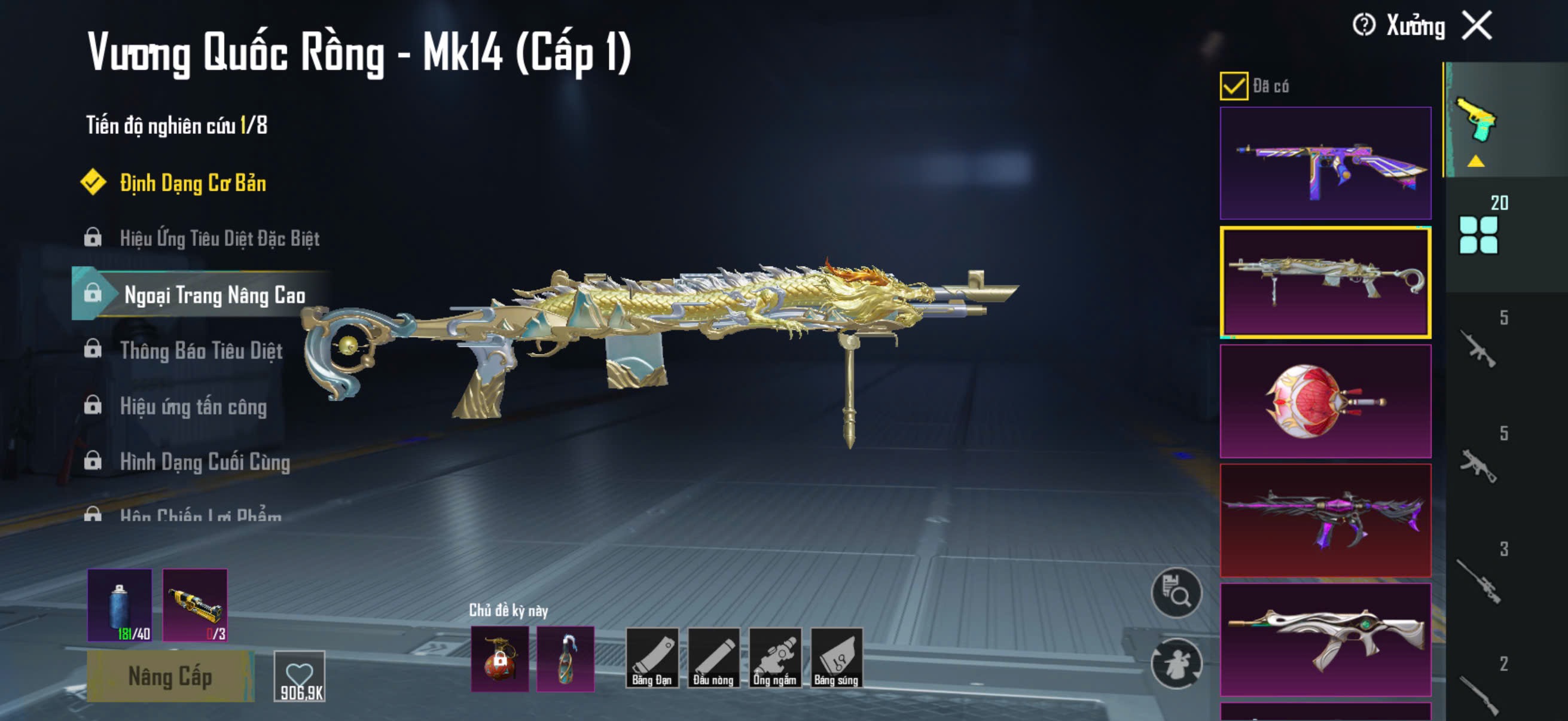Open the Xưởng help icon
Viewport: 1568px width, 721px height.
pyautogui.click(x=1363, y=26)
